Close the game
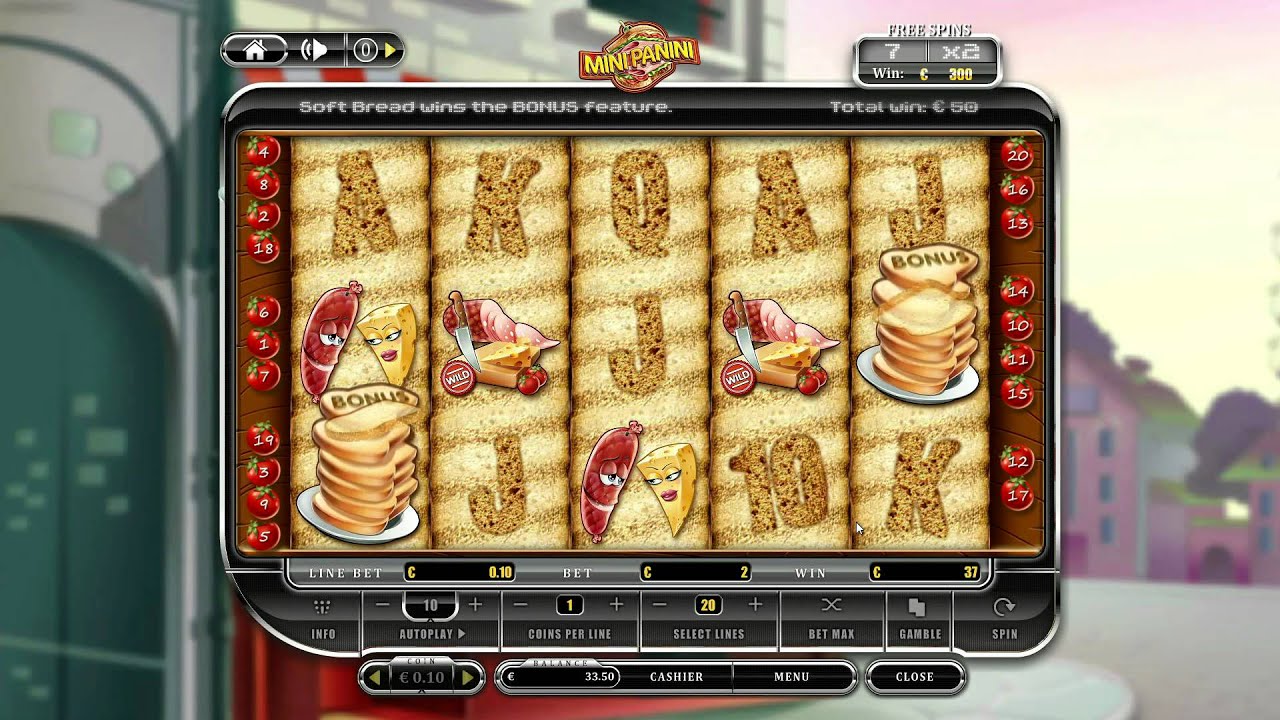1280x720 pixels. [x=914, y=677]
